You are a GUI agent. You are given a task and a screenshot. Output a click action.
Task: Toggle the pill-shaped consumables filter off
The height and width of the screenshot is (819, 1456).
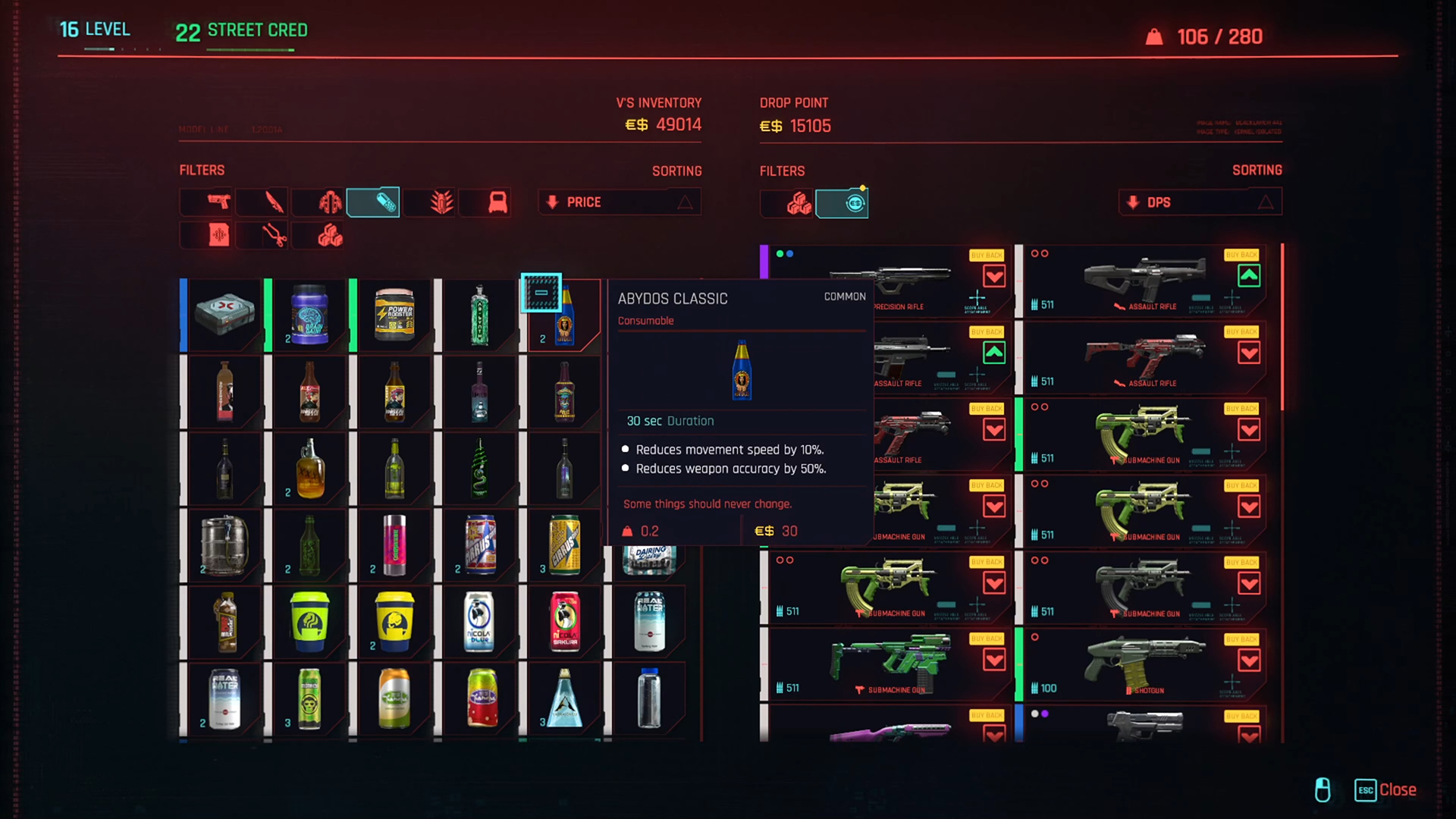[373, 202]
